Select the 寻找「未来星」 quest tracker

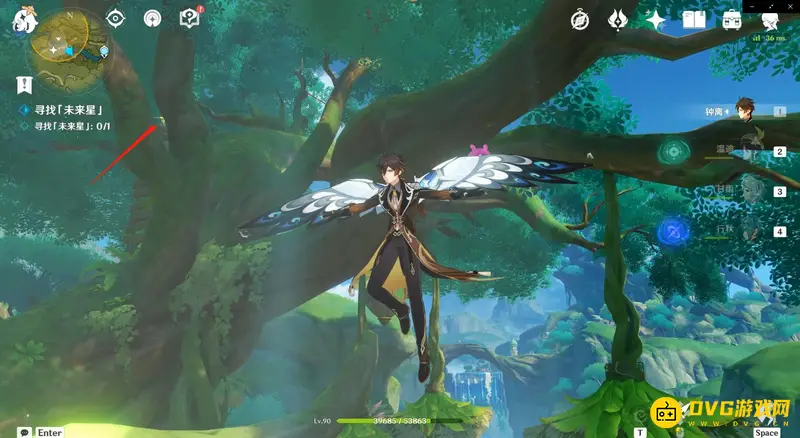tap(69, 109)
